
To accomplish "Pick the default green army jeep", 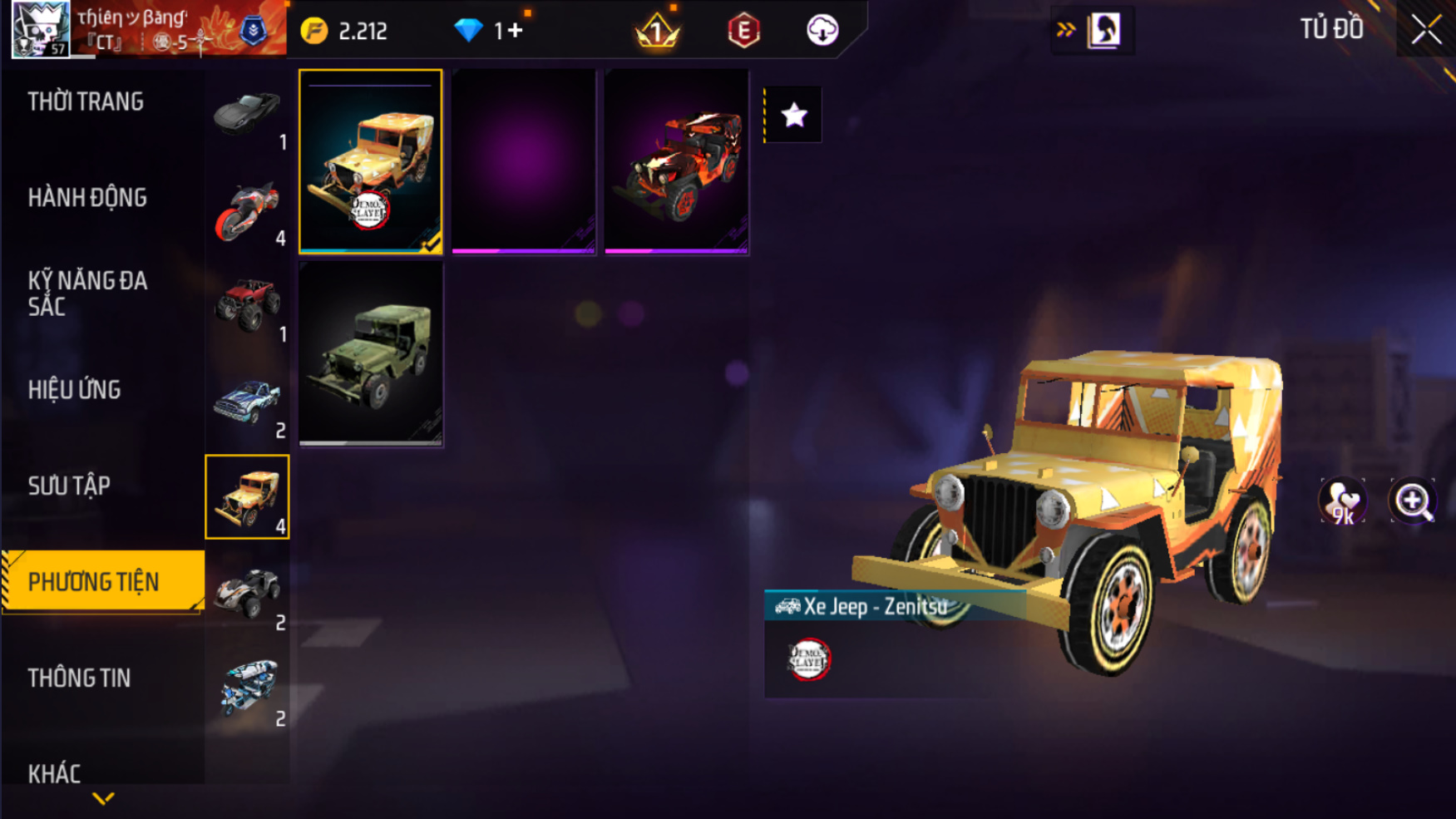I will 370,354.
